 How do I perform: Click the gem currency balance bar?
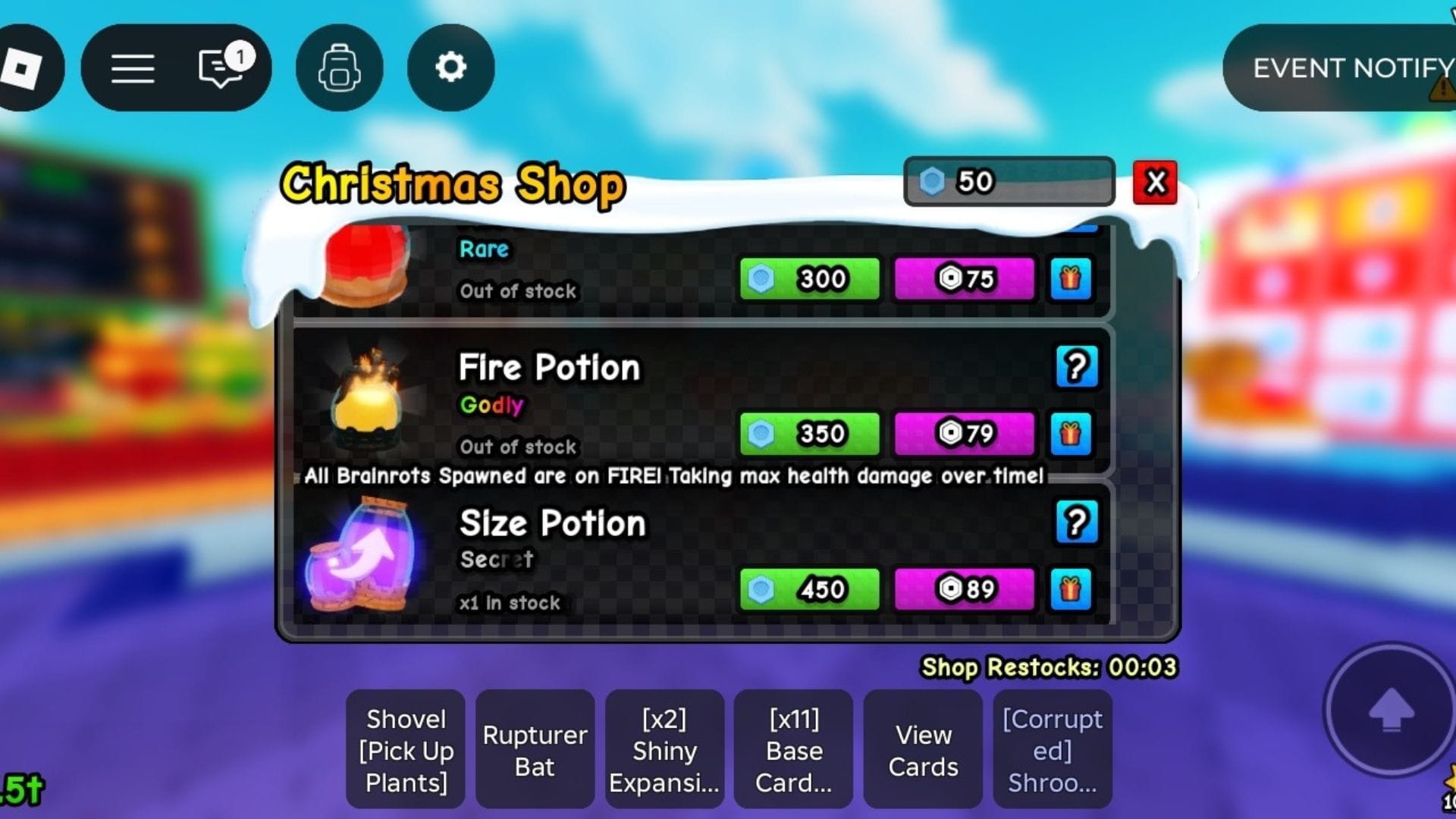point(1009,181)
